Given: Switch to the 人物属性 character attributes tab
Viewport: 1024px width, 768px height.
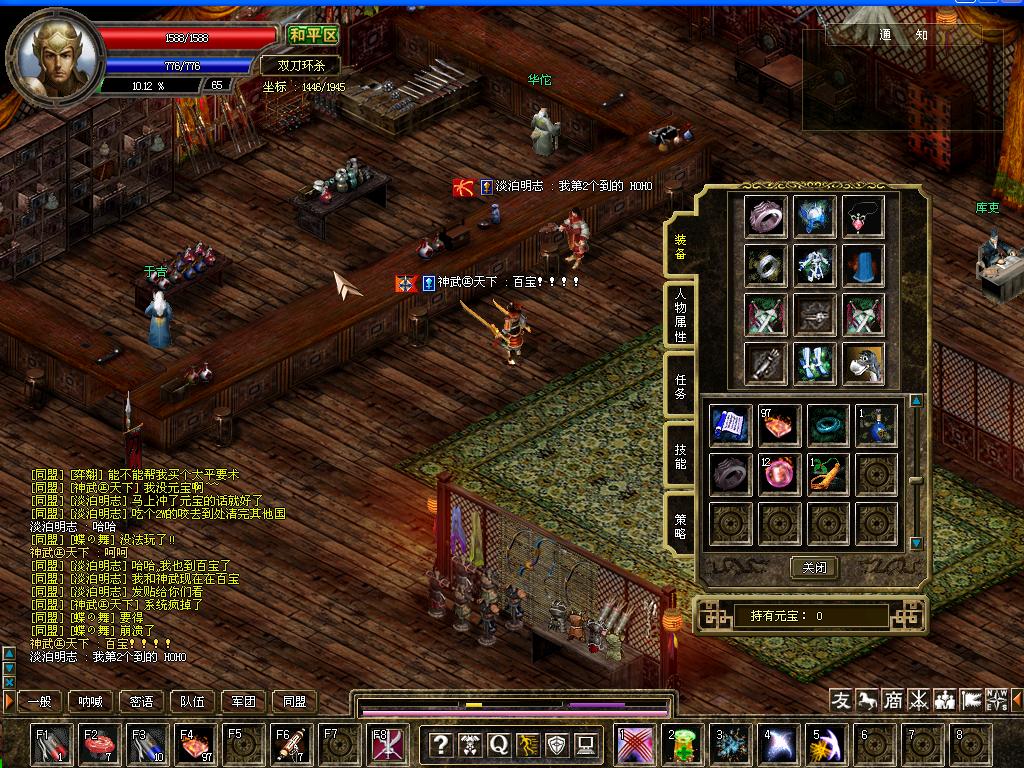Looking at the screenshot, I should (680, 315).
